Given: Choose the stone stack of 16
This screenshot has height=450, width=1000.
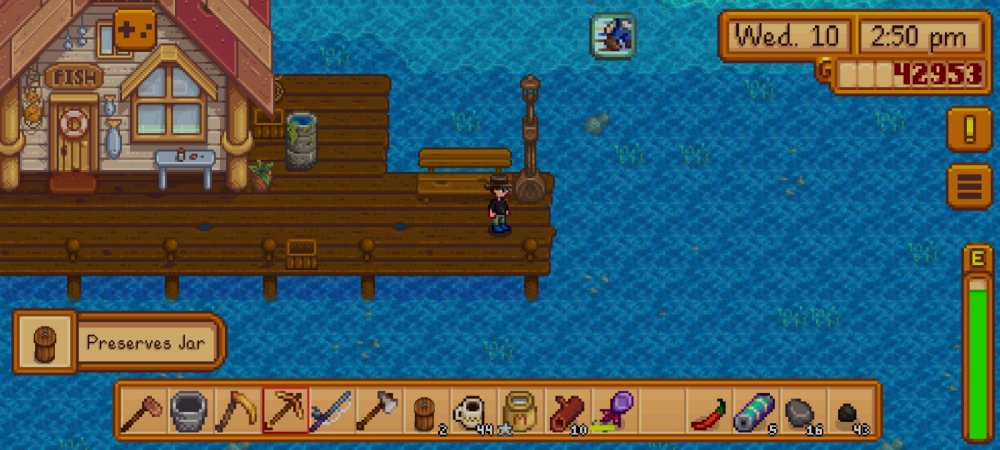Looking at the screenshot, I should (x=801, y=410).
